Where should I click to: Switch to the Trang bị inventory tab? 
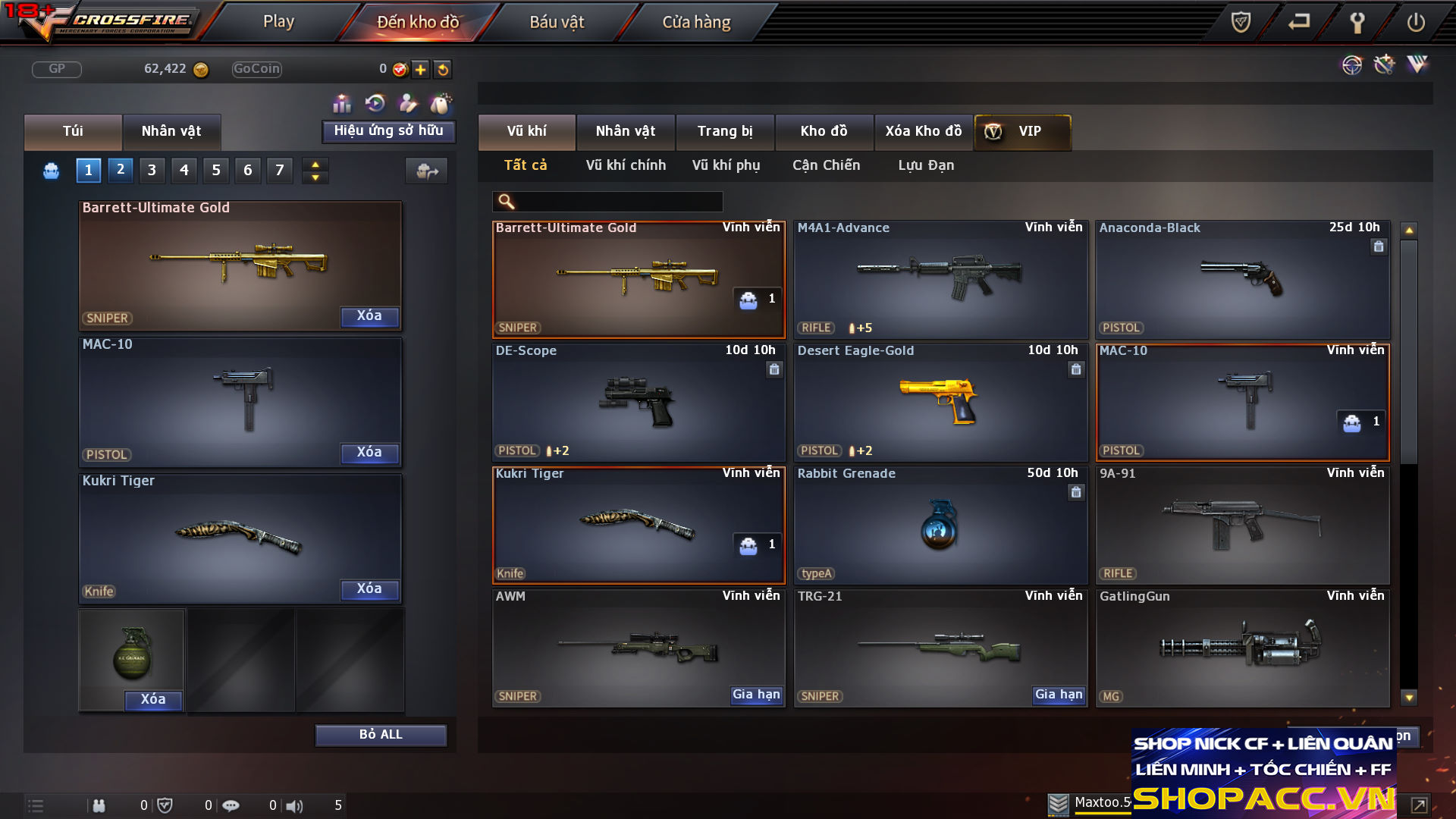[x=725, y=131]
